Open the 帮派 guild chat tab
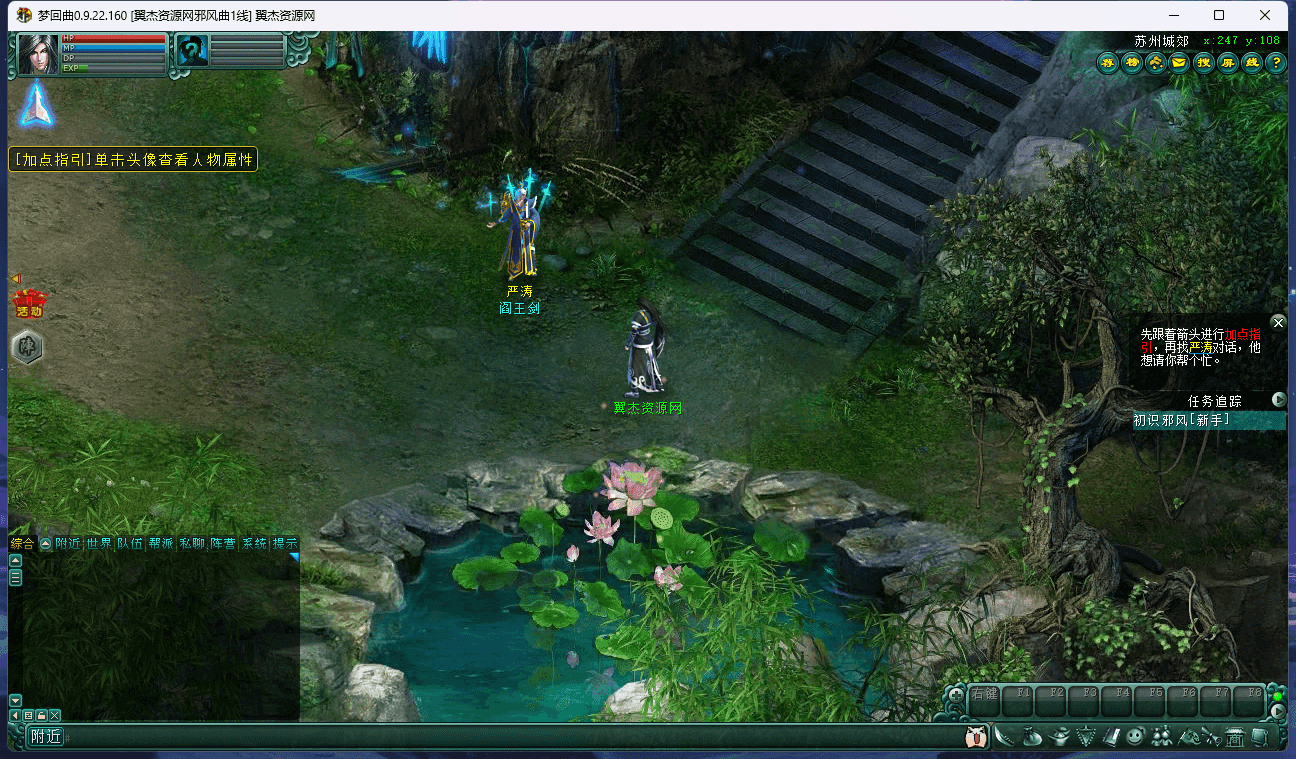 point(160,544)
